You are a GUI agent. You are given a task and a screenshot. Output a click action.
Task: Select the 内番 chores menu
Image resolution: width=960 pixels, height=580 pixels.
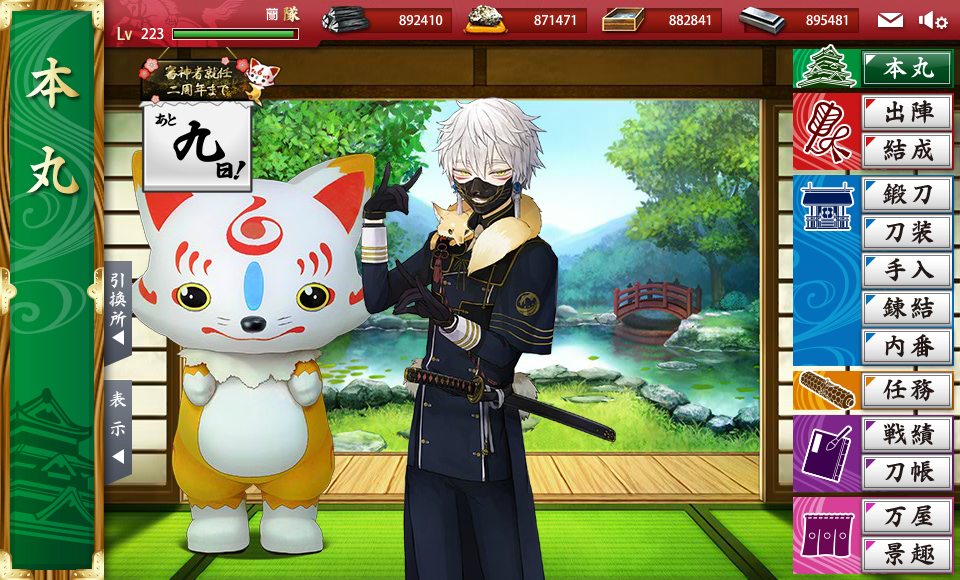[907, 346]
